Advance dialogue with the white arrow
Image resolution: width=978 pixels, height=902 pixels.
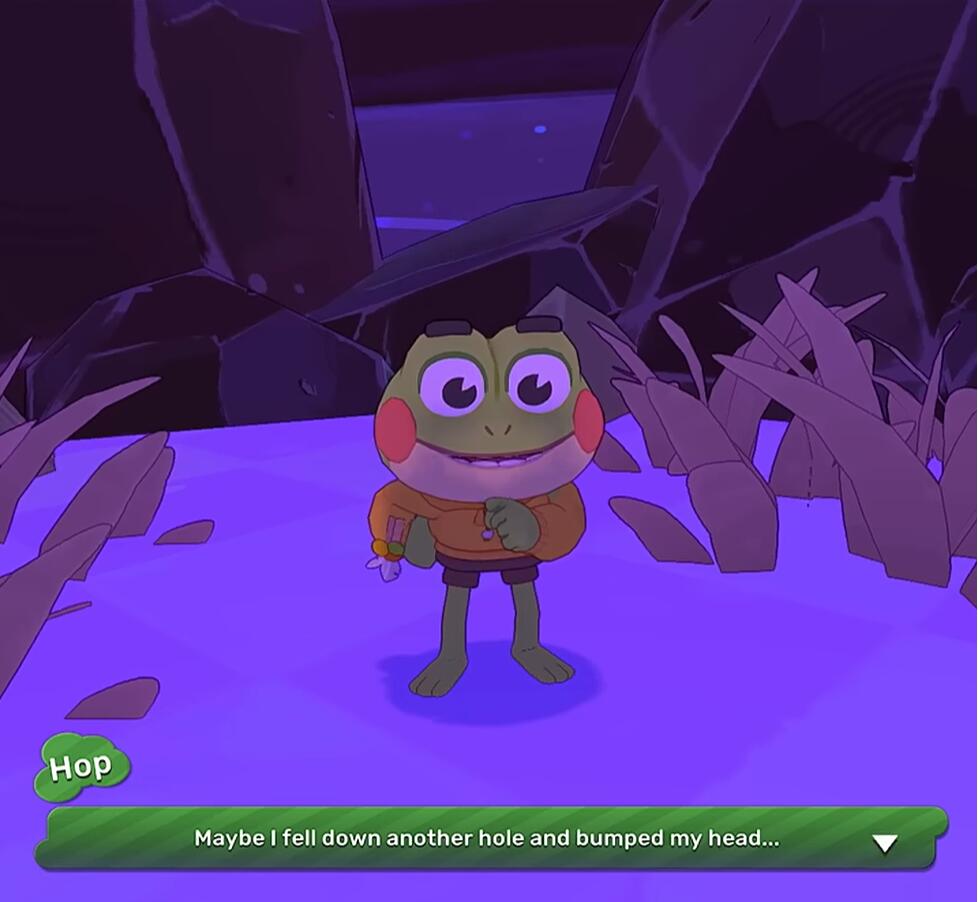pyautogui.click(x=884, y=844)
